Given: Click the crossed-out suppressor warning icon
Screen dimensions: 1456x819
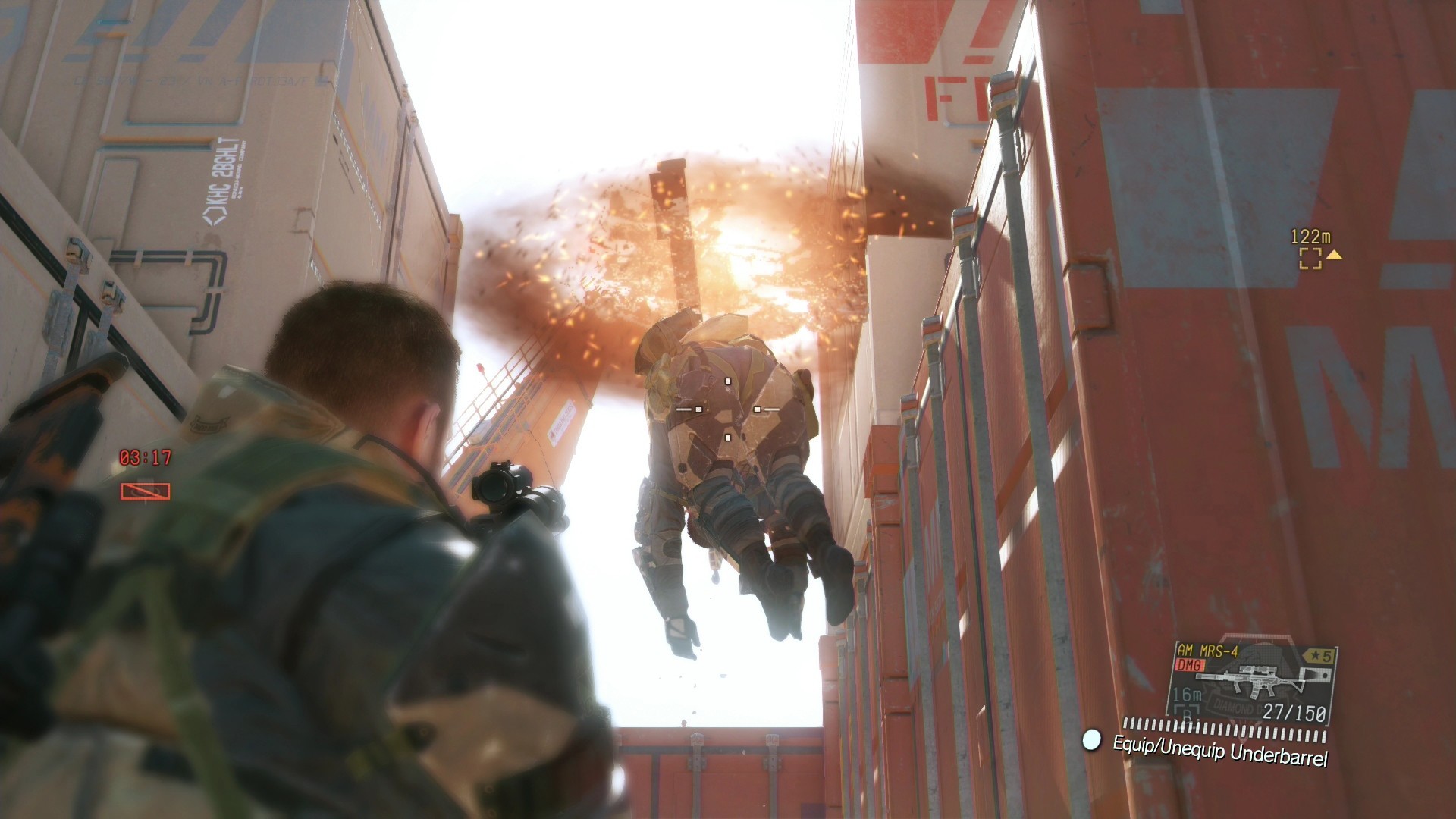Looking at the screenshot, I should click(x=146, y=491).
